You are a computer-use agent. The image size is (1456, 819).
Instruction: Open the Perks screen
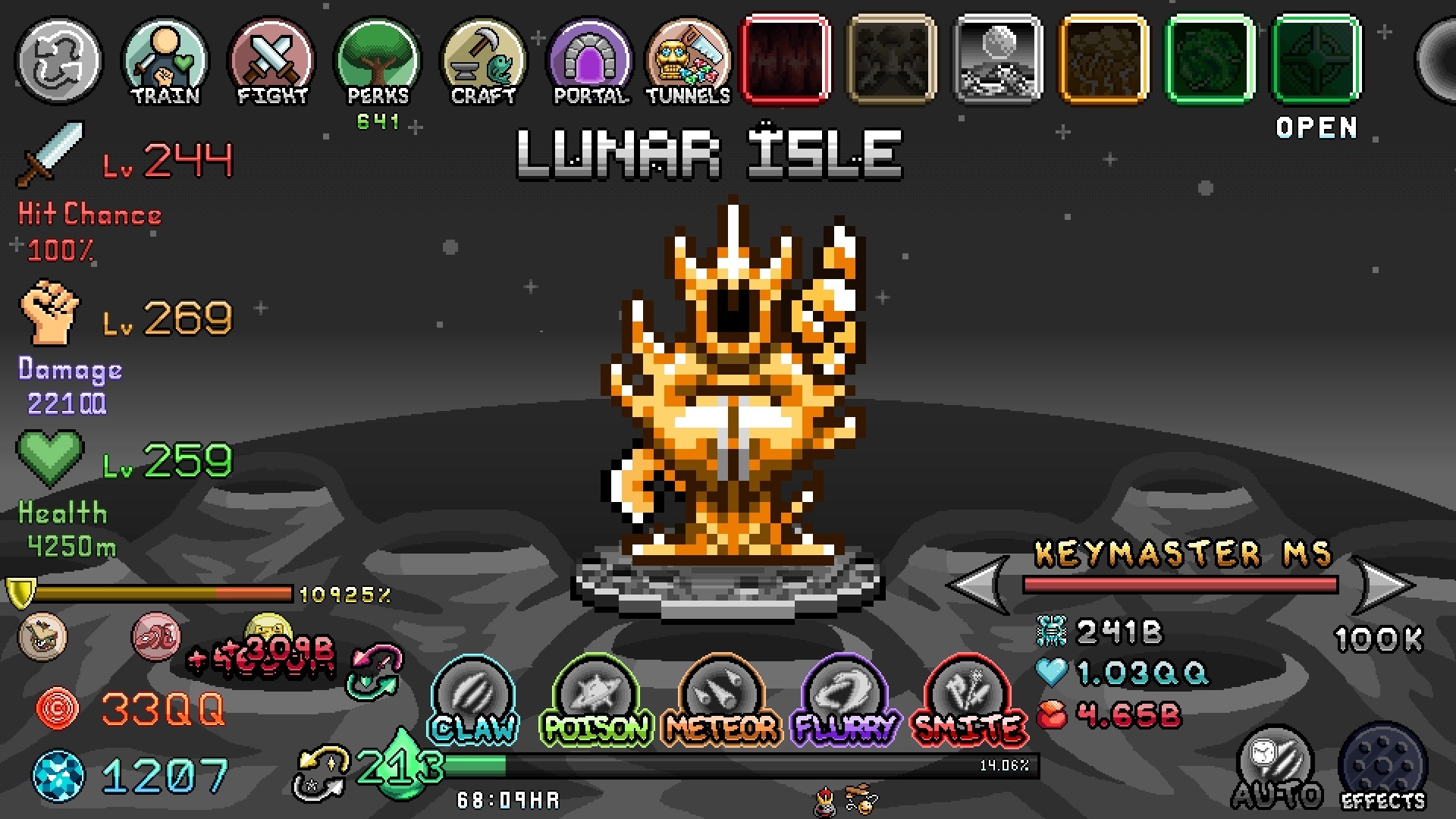378,61
